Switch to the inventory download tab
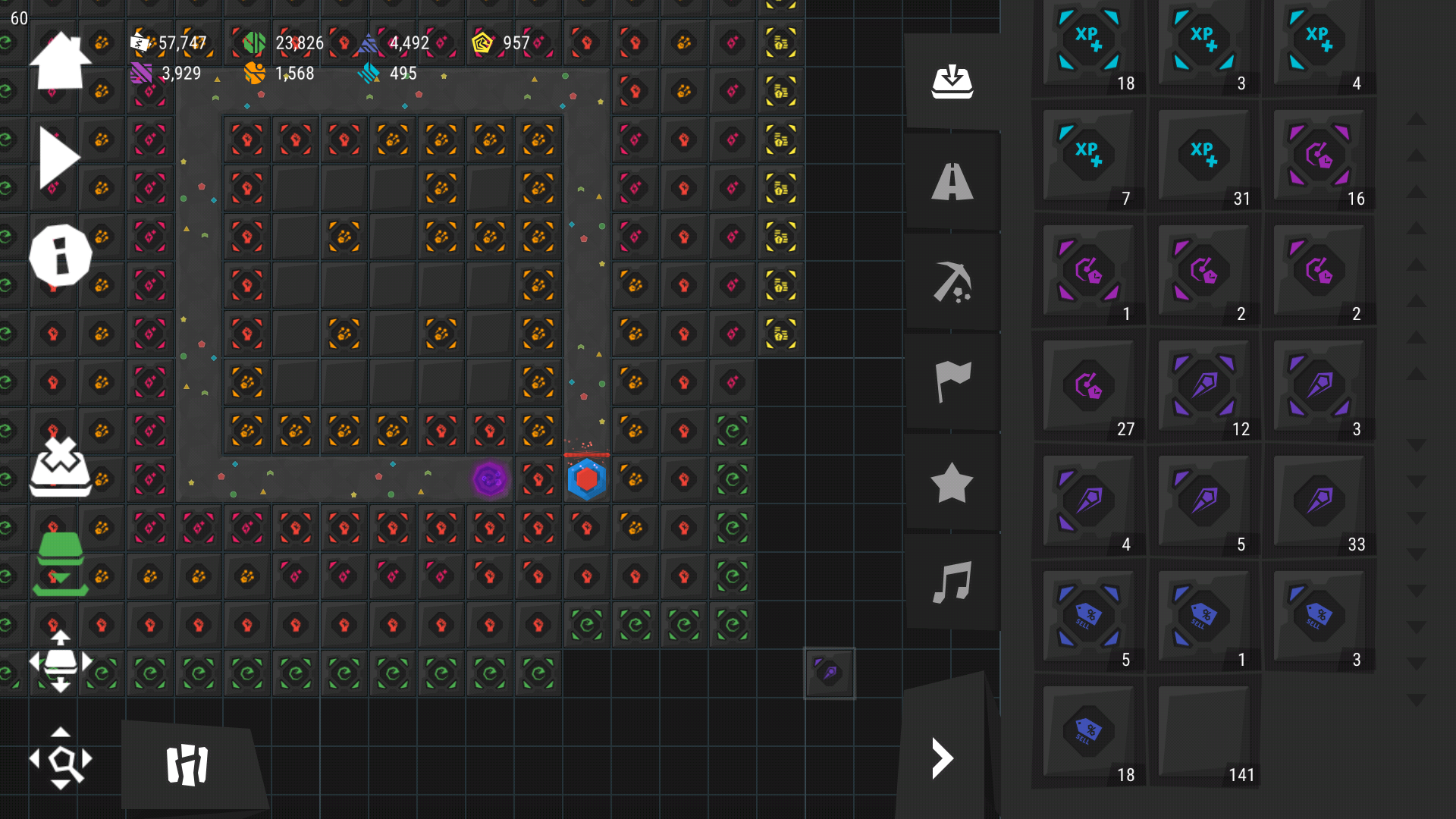The height and width of the screenshot is (819, 1456). (952, 82)
